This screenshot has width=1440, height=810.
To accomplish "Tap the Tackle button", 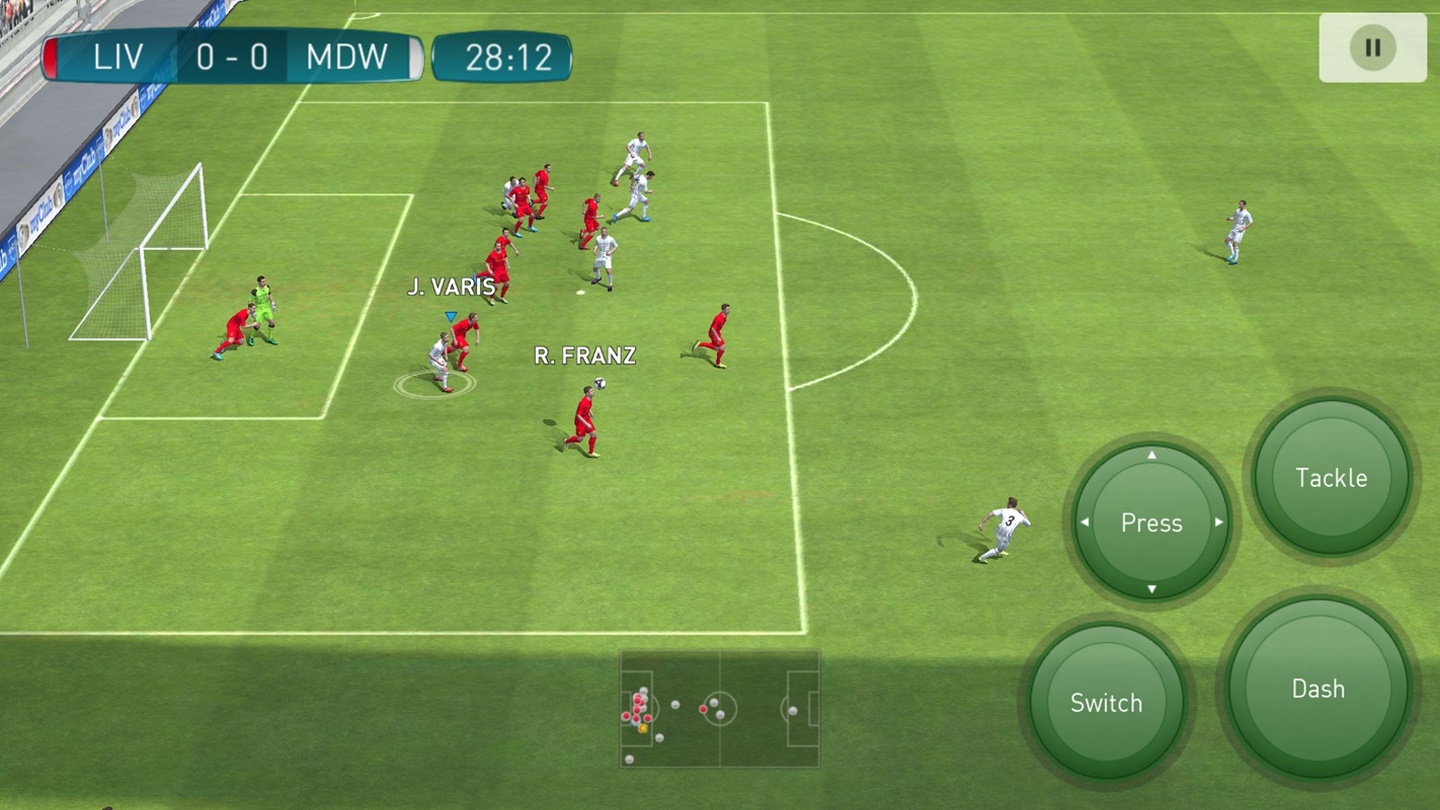I will pyautogui.click(x=1331, y=478).
